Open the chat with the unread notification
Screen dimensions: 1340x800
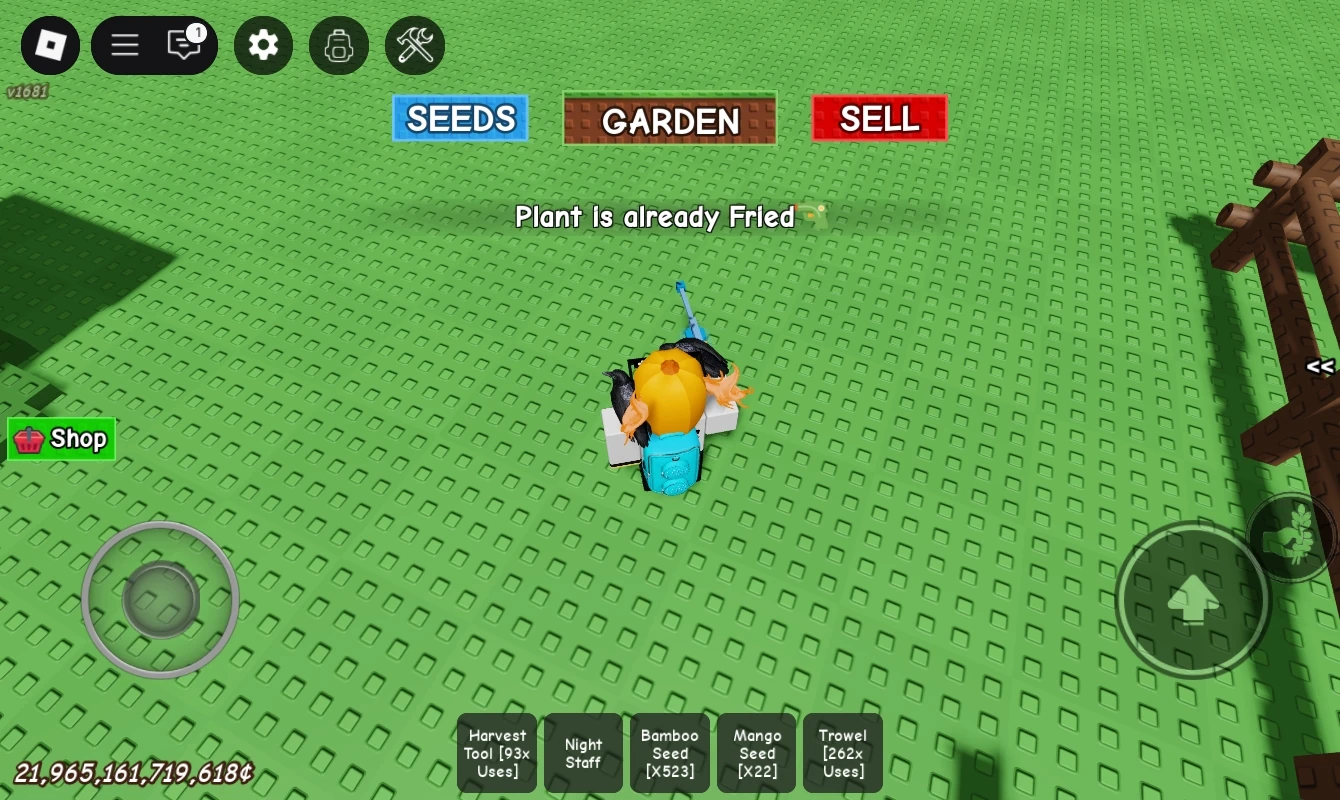pos(182,46)
